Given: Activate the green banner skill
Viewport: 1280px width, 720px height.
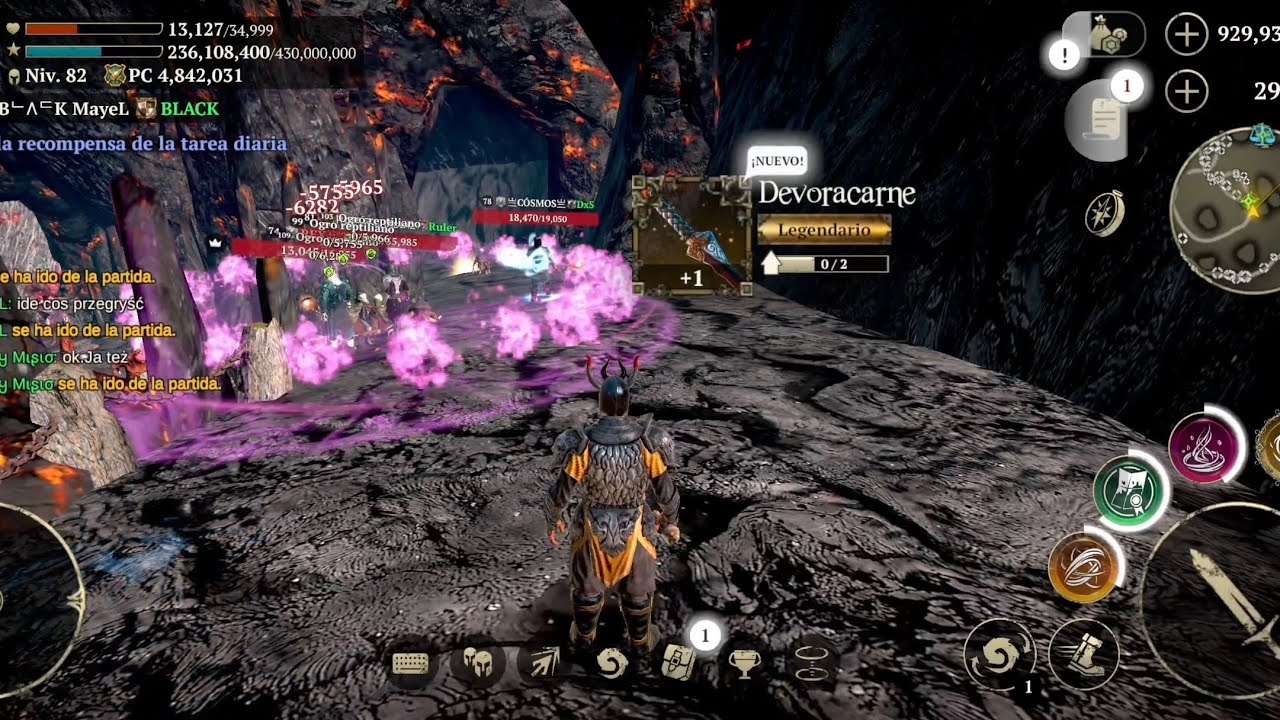Looking at the screenshot, I should 1130,492.
